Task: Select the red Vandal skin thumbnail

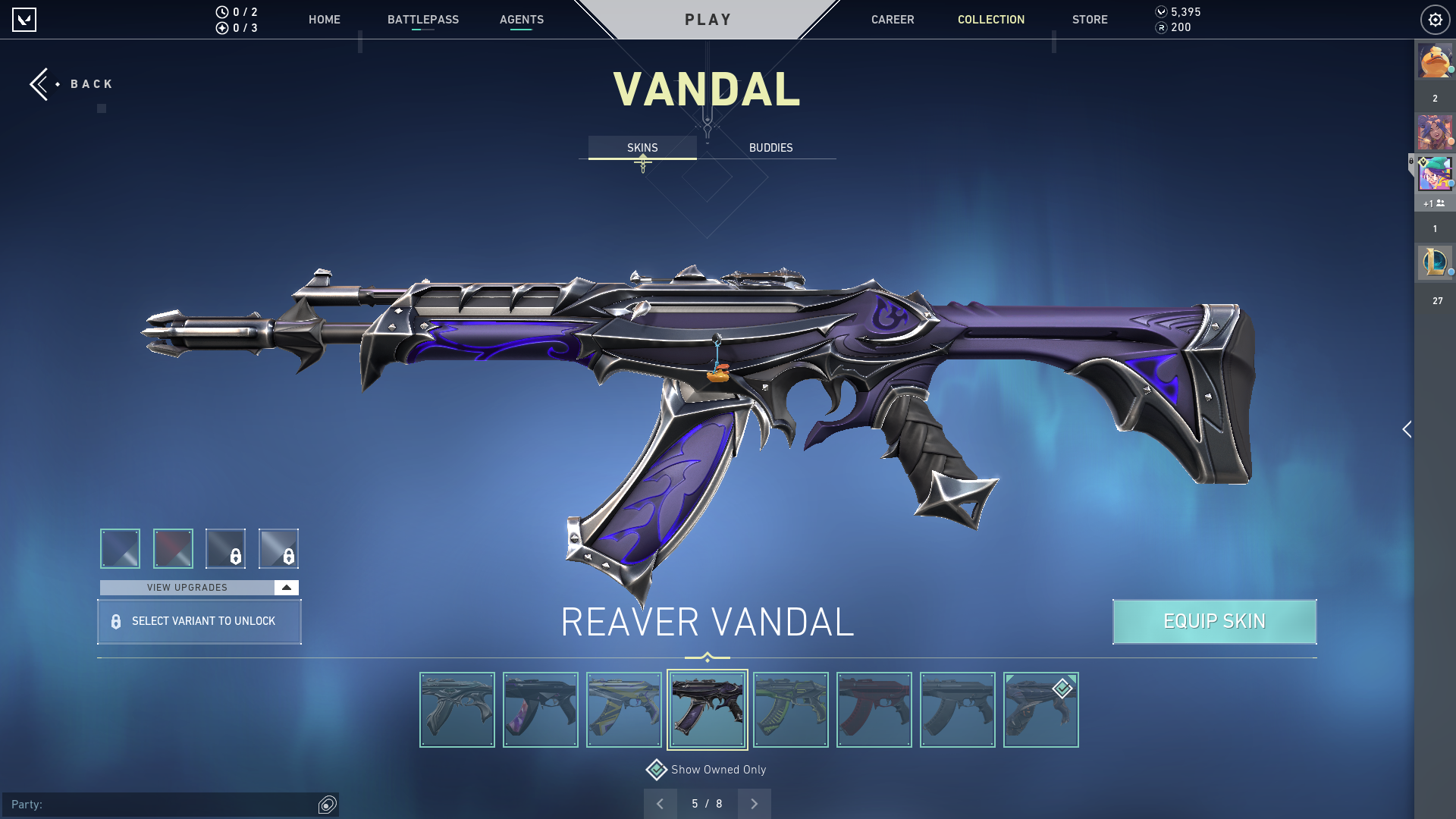Action: (874, 710)
